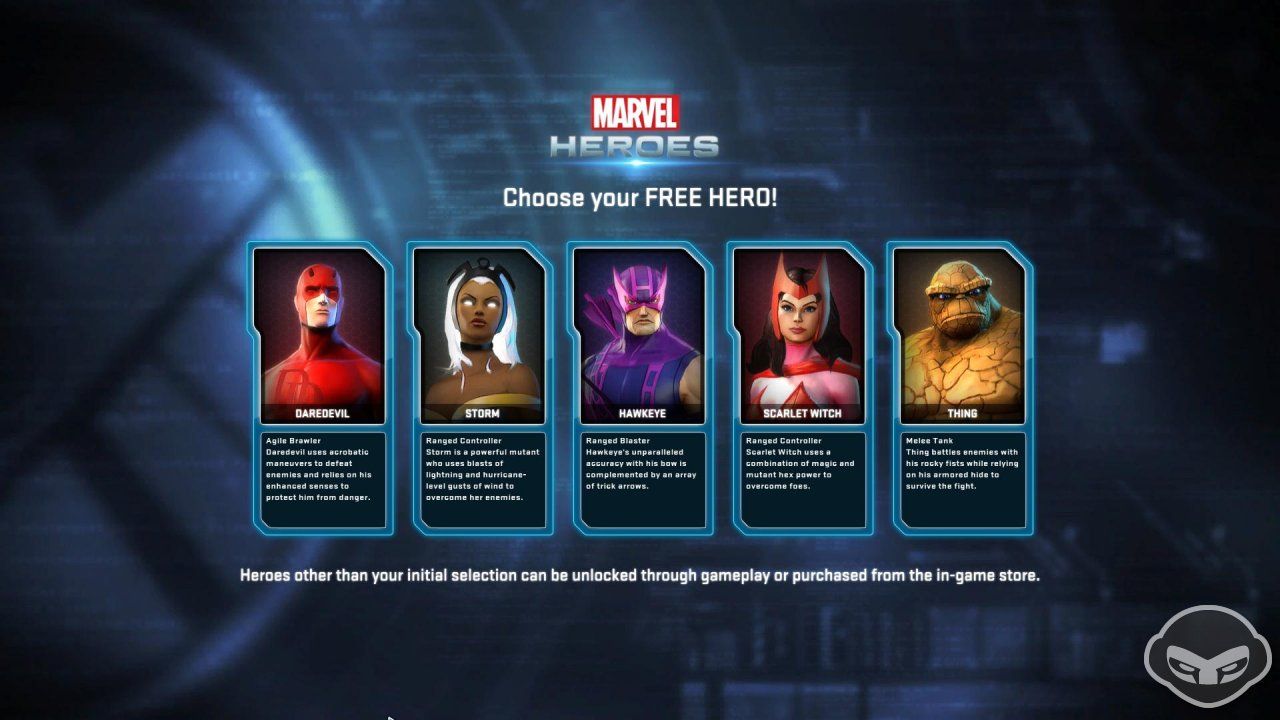Click the in-game store unlock notice text
Image resolution: width=1280 pixels, height=720 pixels.
640,575
